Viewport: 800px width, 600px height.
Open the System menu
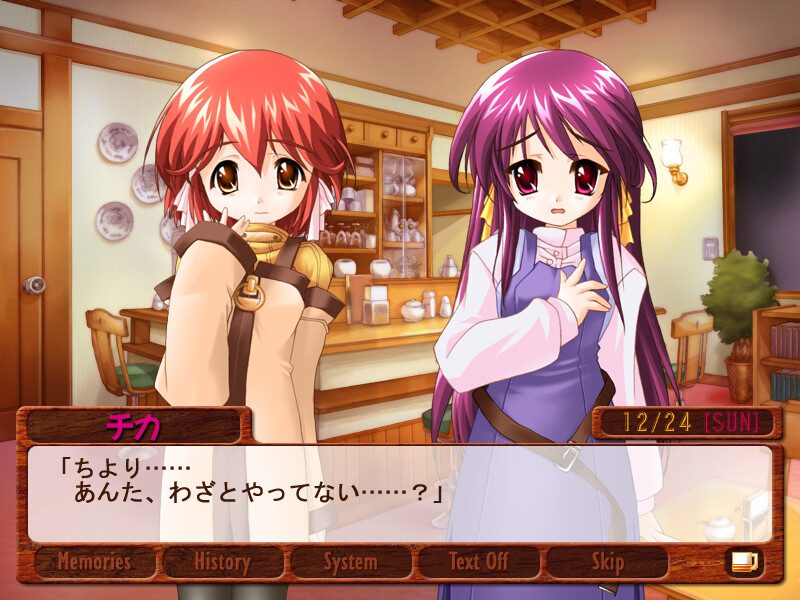(350, 562)
